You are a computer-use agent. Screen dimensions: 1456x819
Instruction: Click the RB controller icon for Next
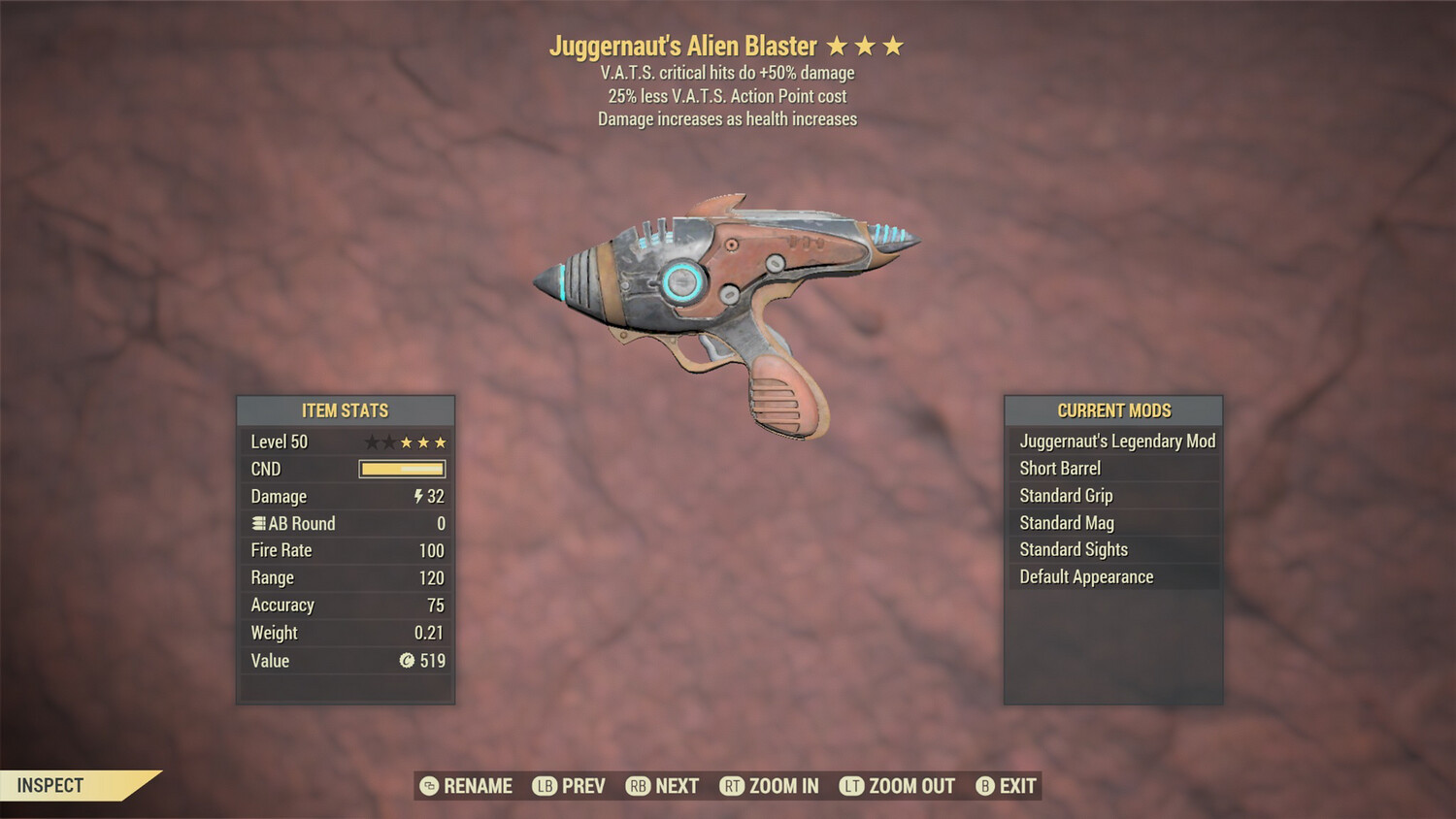[x=641, y=786]
